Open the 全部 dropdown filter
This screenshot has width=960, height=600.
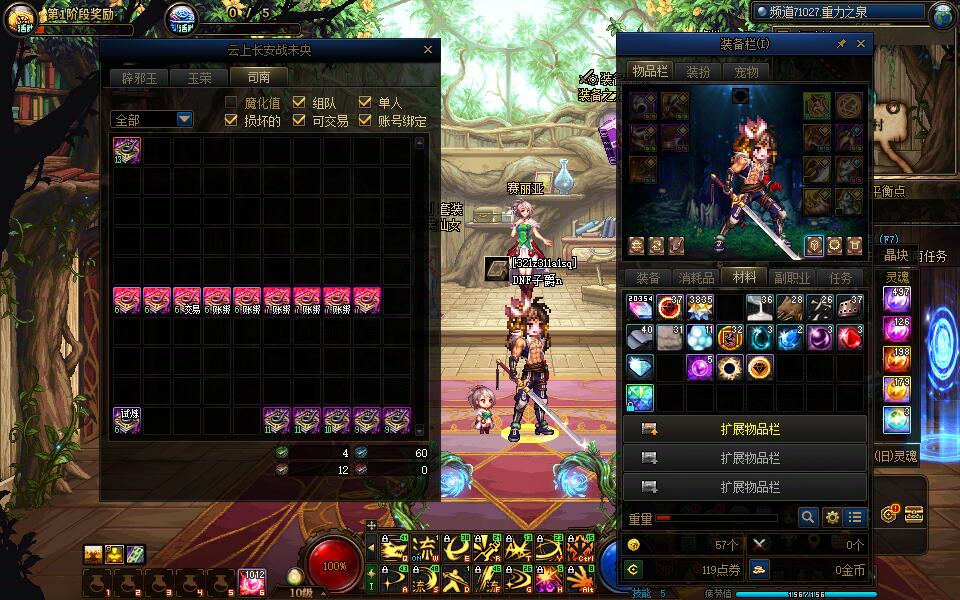pos(152,120)
